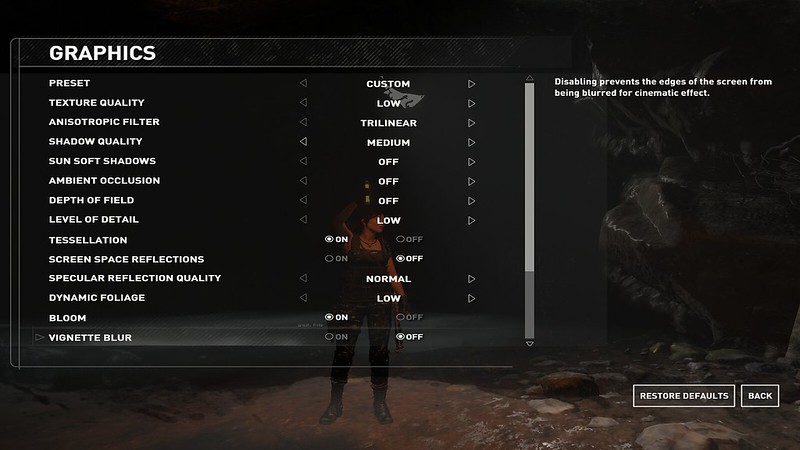Toggle Sun Soft Shadows with right arrow
Viewport: 800px width, 450px height.
coord(471,161)
